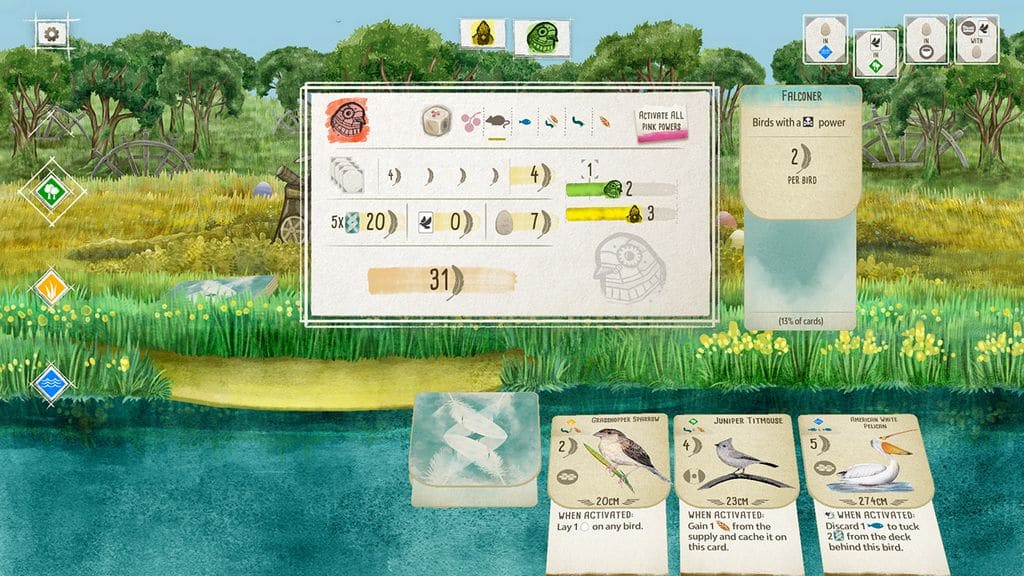Switch to the grassland habitat view
This screenshot has height=576, width=1024.
51,288
